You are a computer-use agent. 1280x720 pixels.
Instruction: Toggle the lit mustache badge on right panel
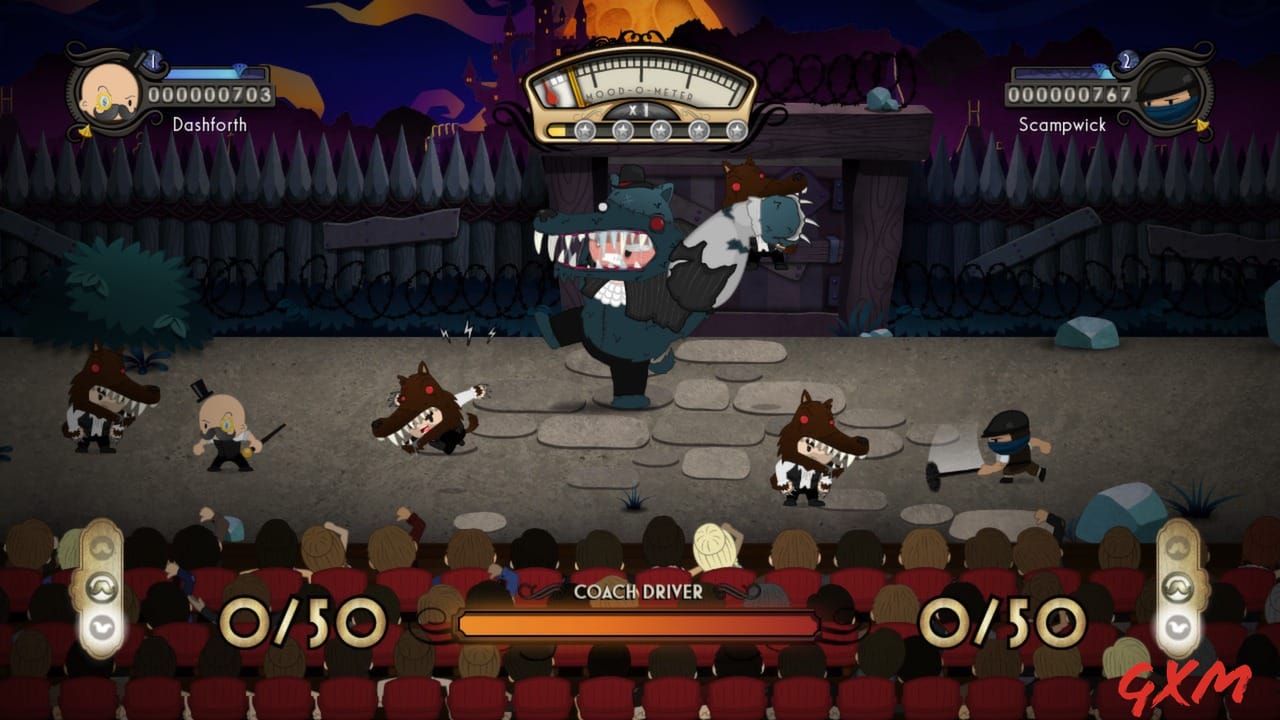(1177, 587)
